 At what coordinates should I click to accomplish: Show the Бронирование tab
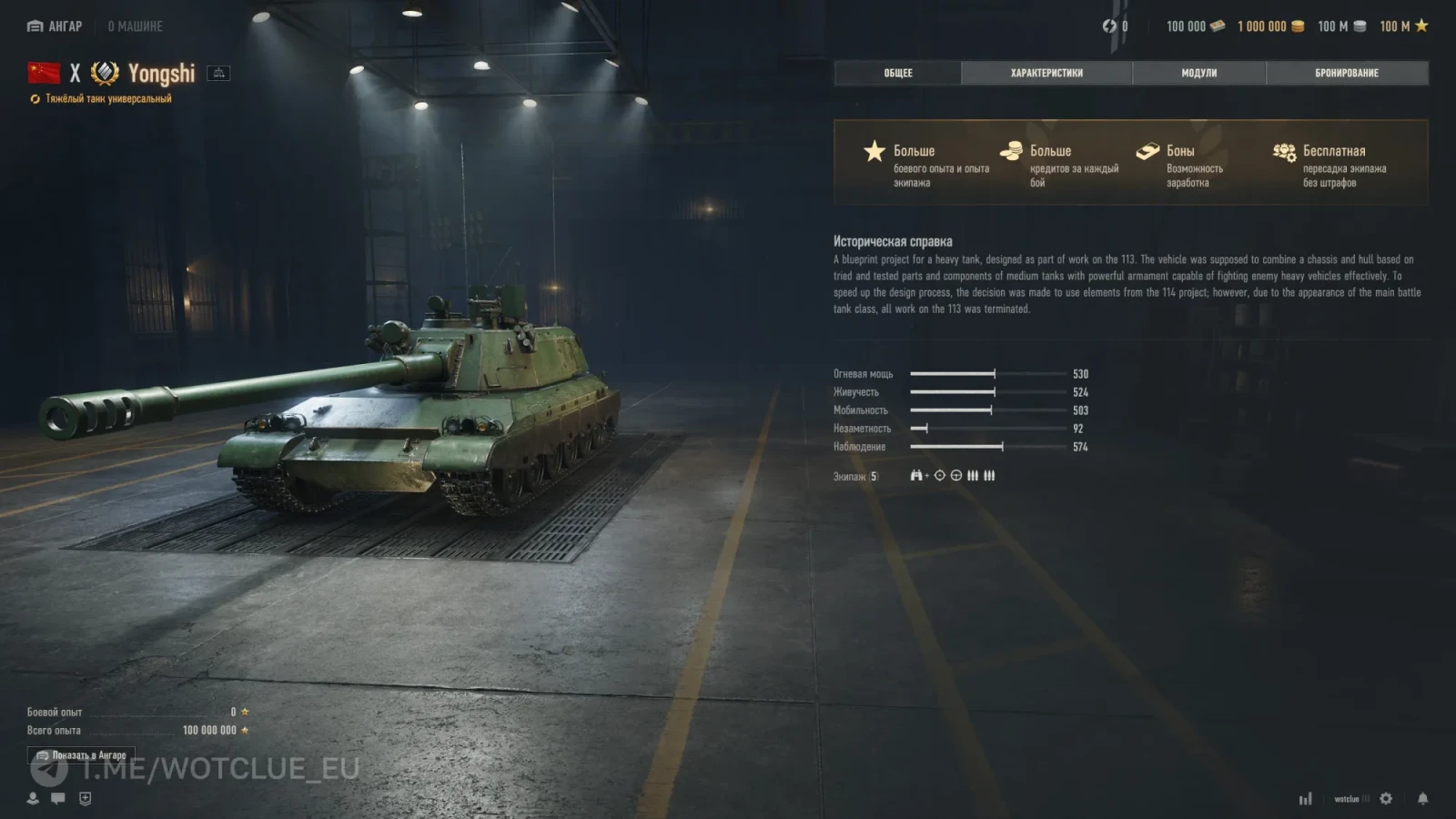coord(1347,73)
